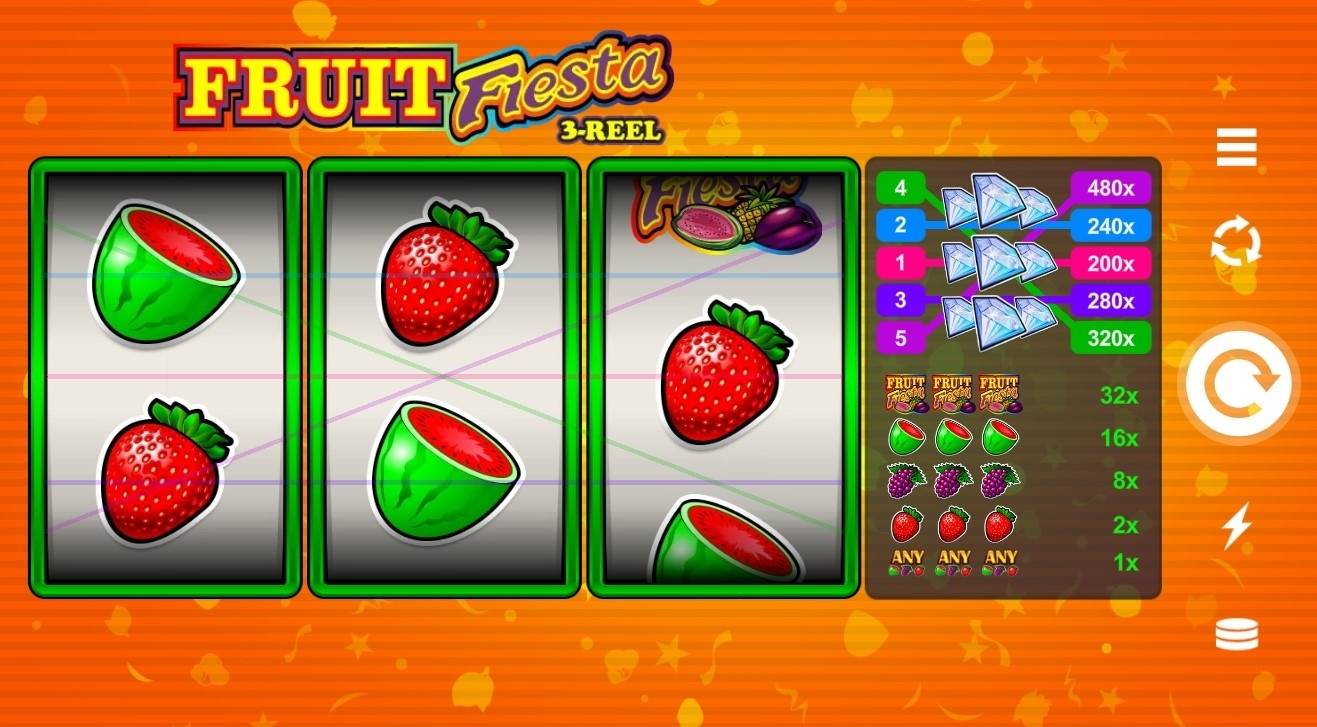
Task: Click the 480x payout label
Action: pyautogui.click(x=1108, y=188)
